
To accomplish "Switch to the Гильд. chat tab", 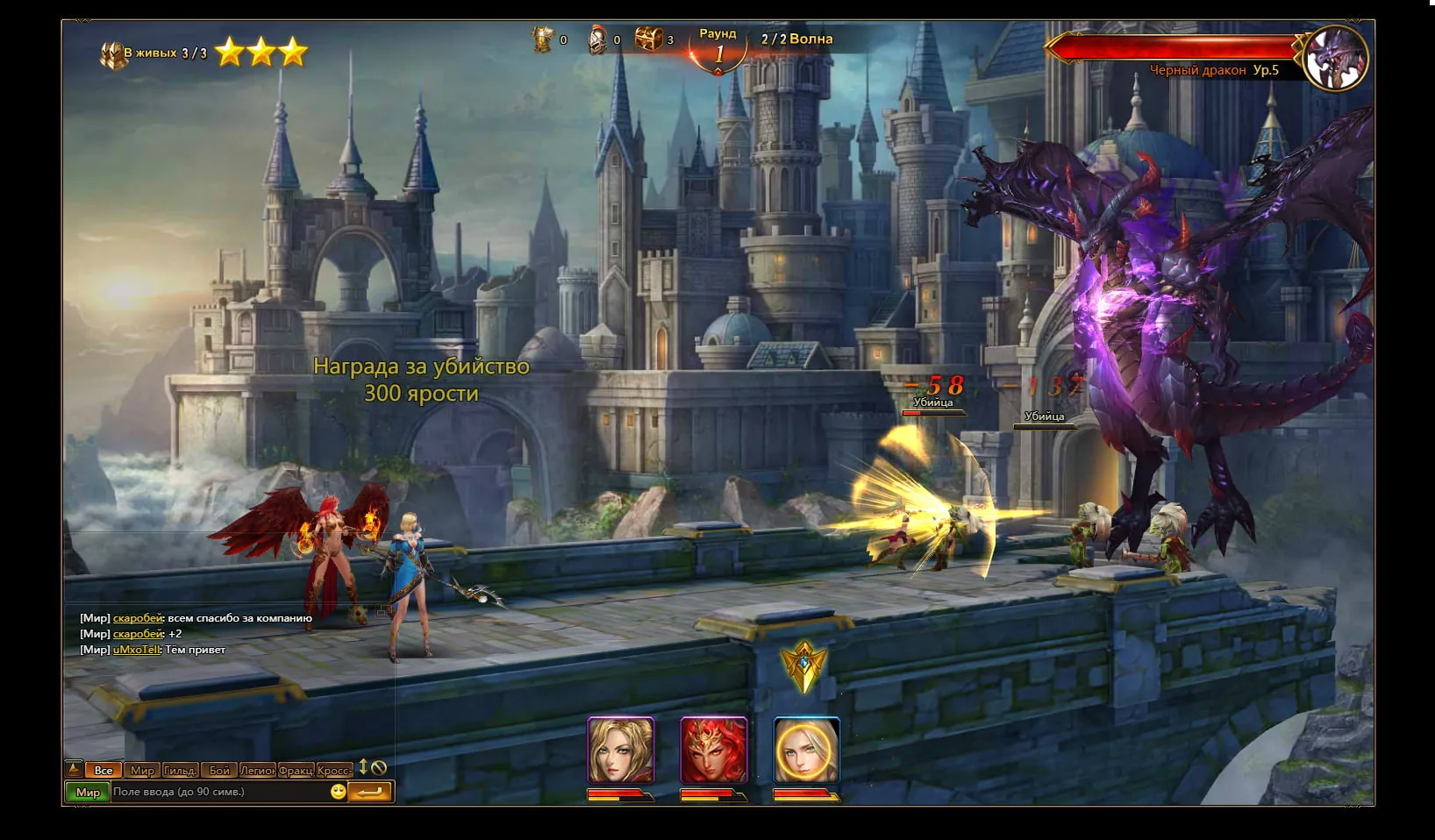I will point(180,770).
